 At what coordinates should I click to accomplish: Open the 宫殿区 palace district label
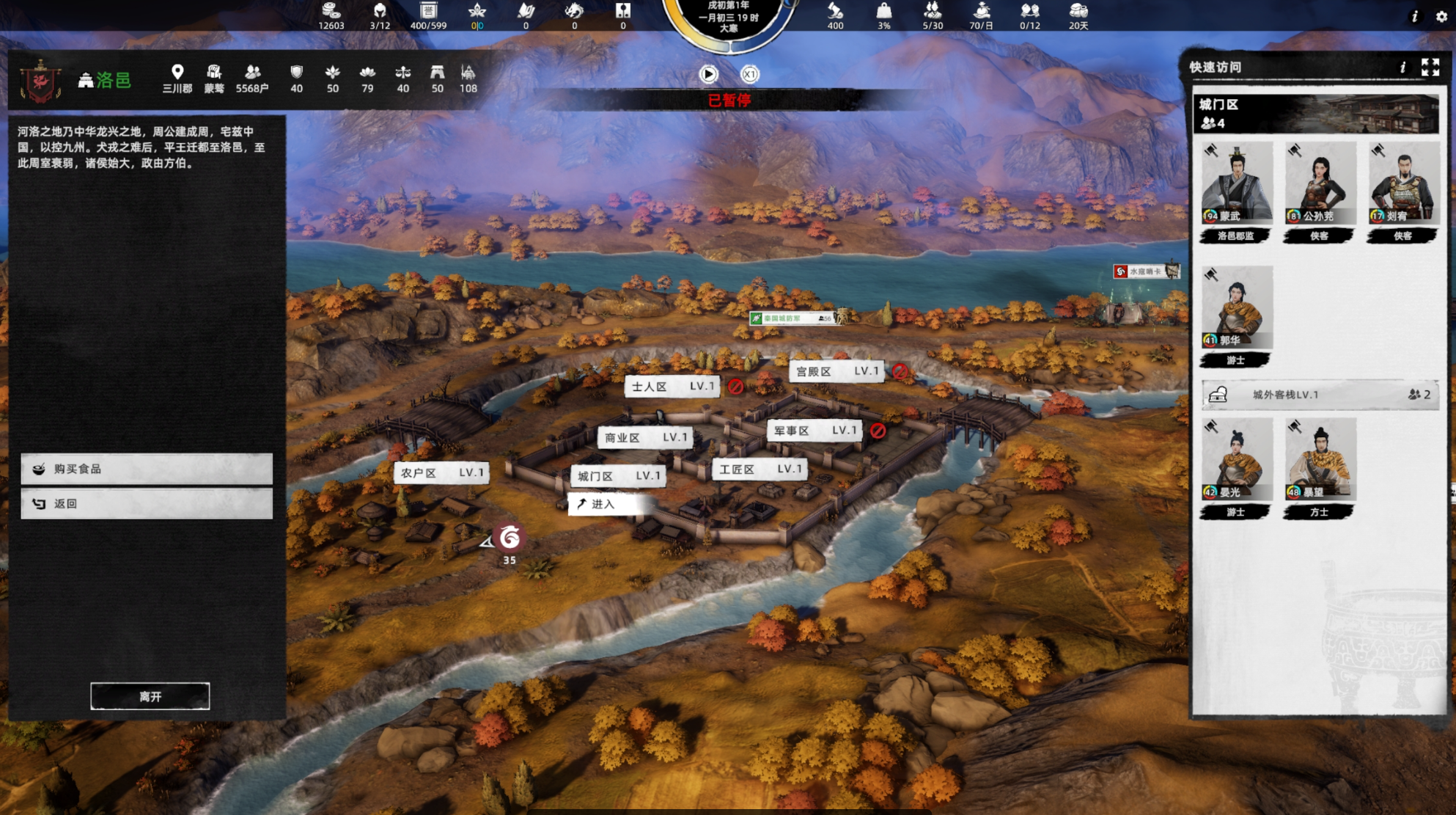[x=836, y=371]
